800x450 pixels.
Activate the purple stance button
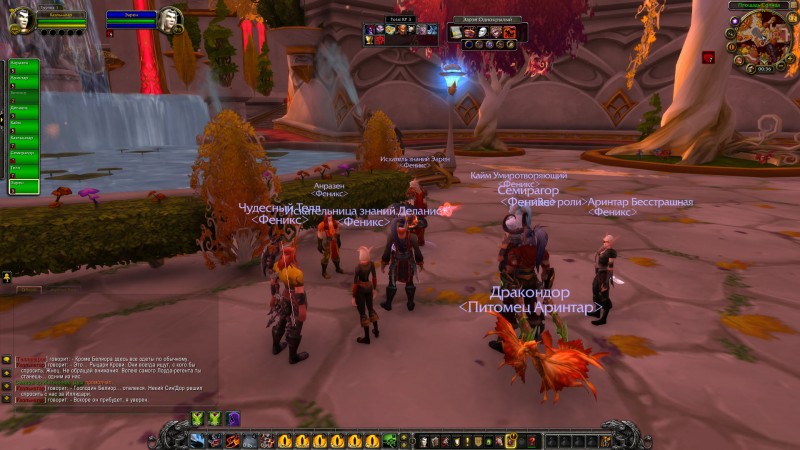(x=233, y=419)
